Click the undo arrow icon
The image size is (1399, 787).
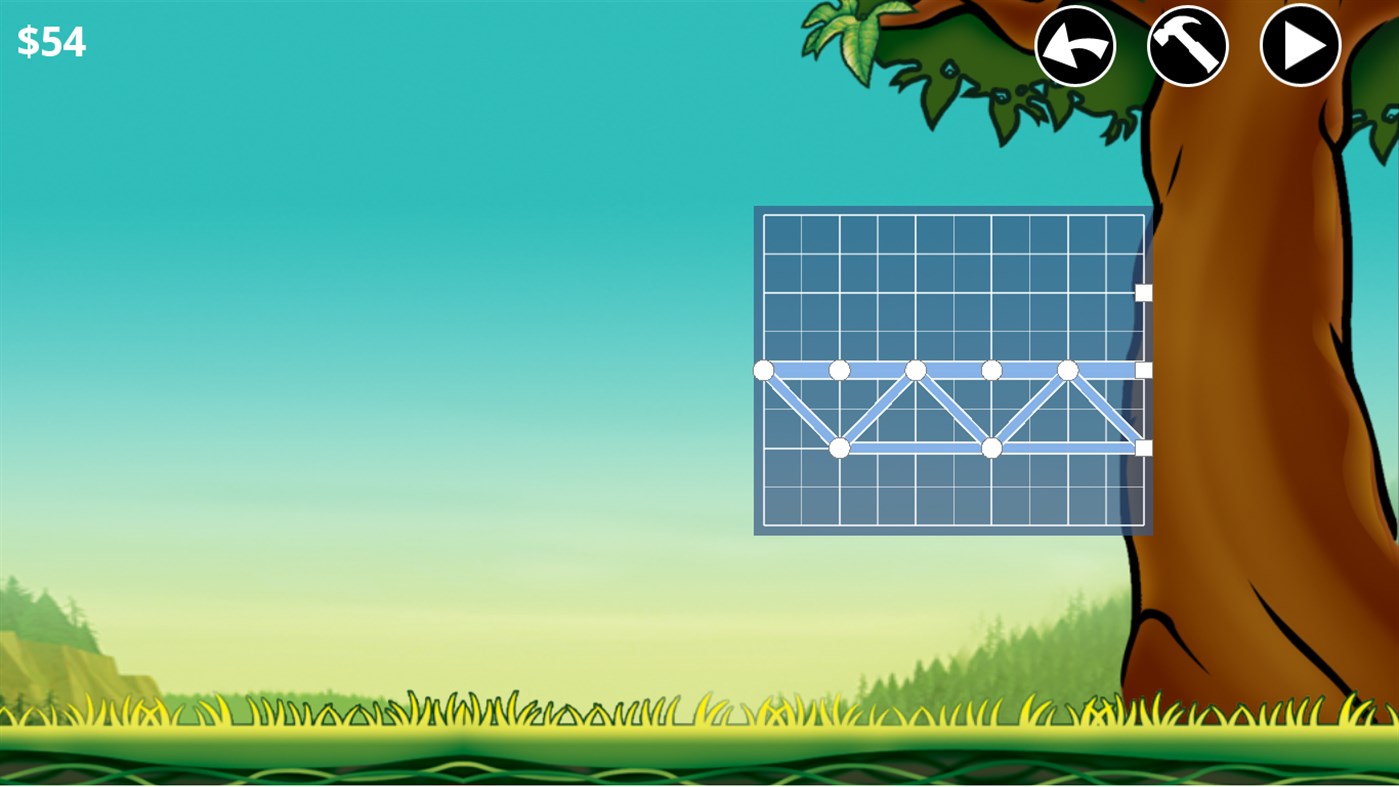(1075, 45)
